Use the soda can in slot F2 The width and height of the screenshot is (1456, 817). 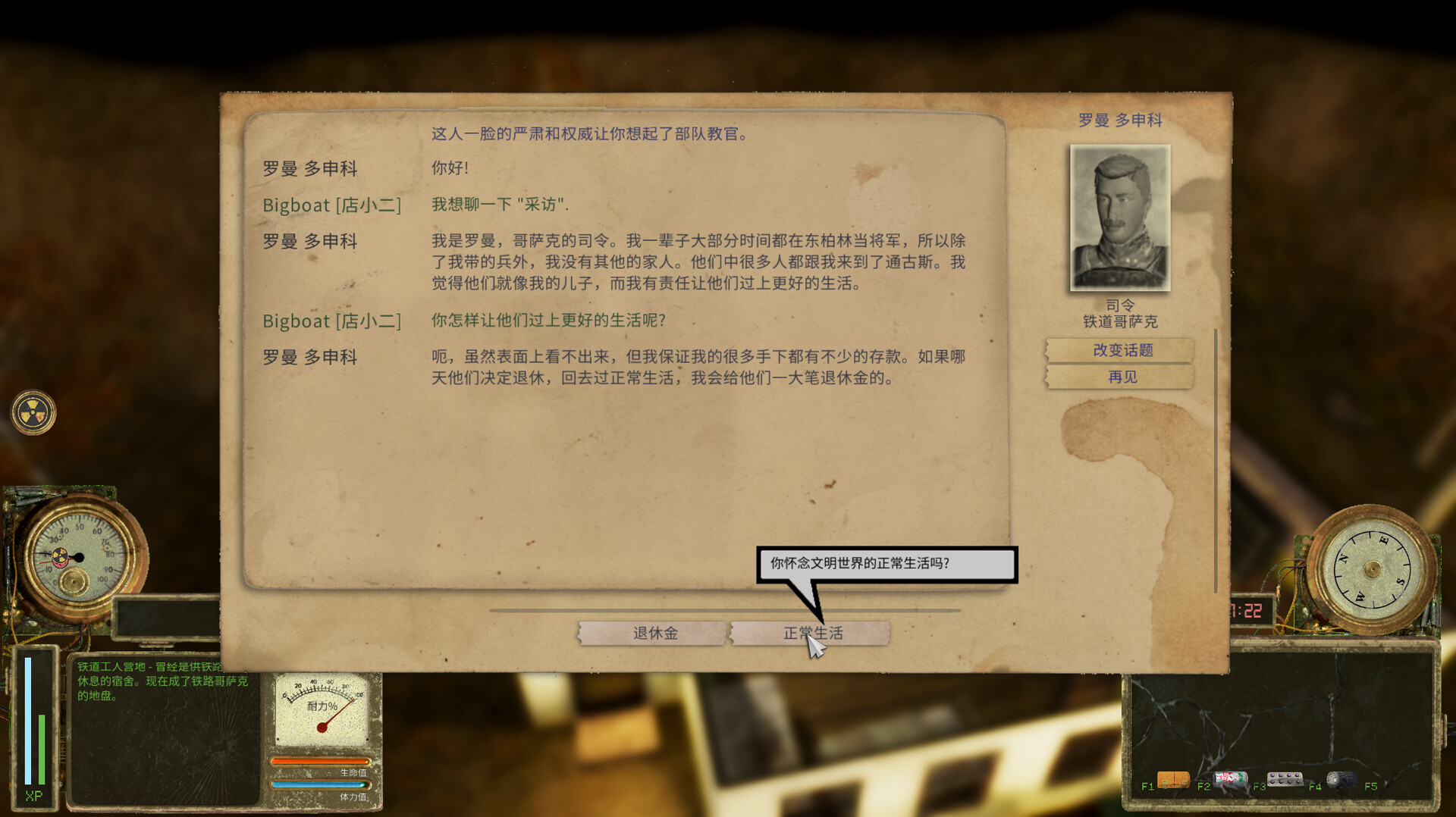(x=1231, y=779)
